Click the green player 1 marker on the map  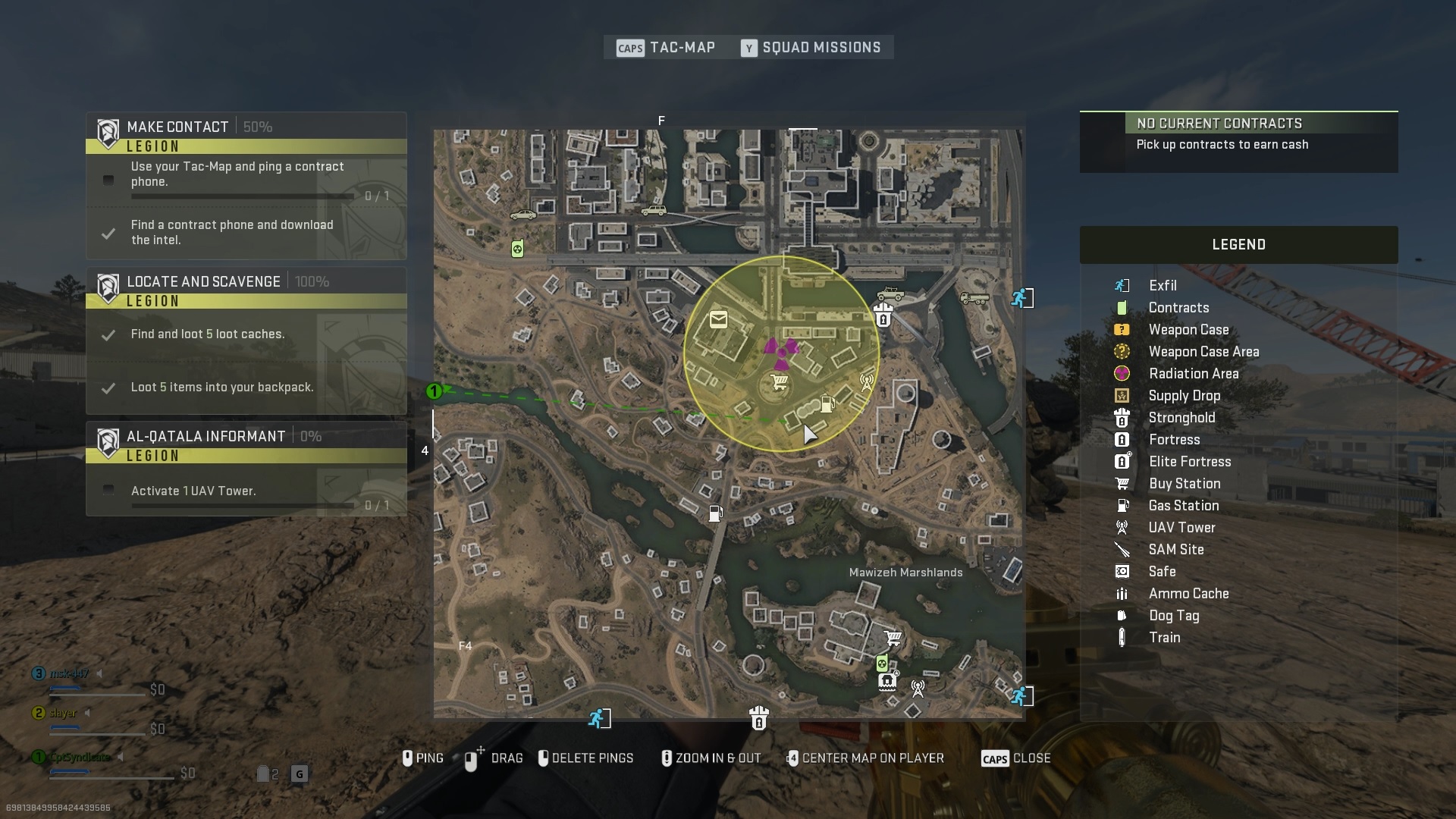pos(434,391)
